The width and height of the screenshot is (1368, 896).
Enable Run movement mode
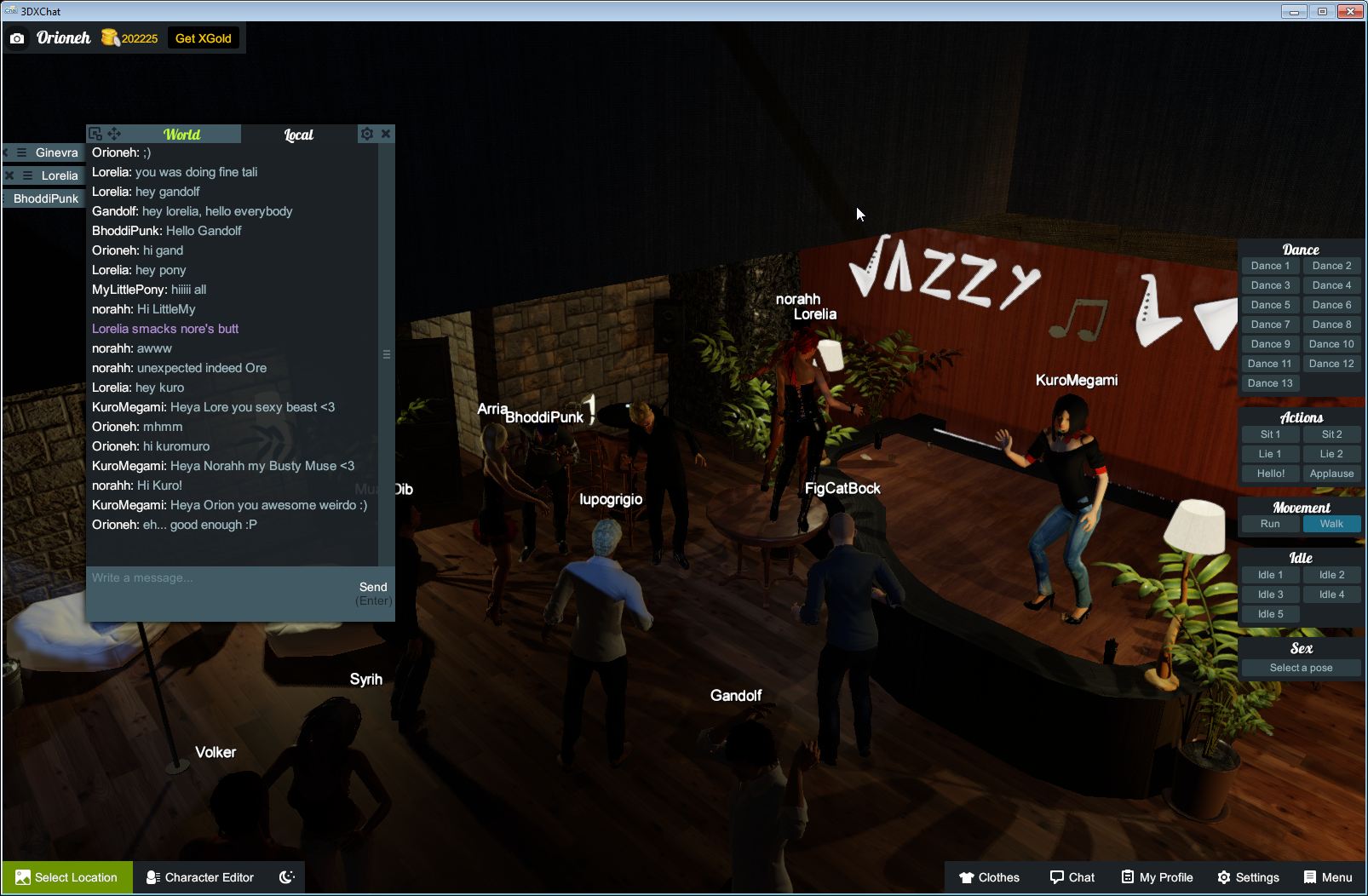click(x=1270, y=524)
